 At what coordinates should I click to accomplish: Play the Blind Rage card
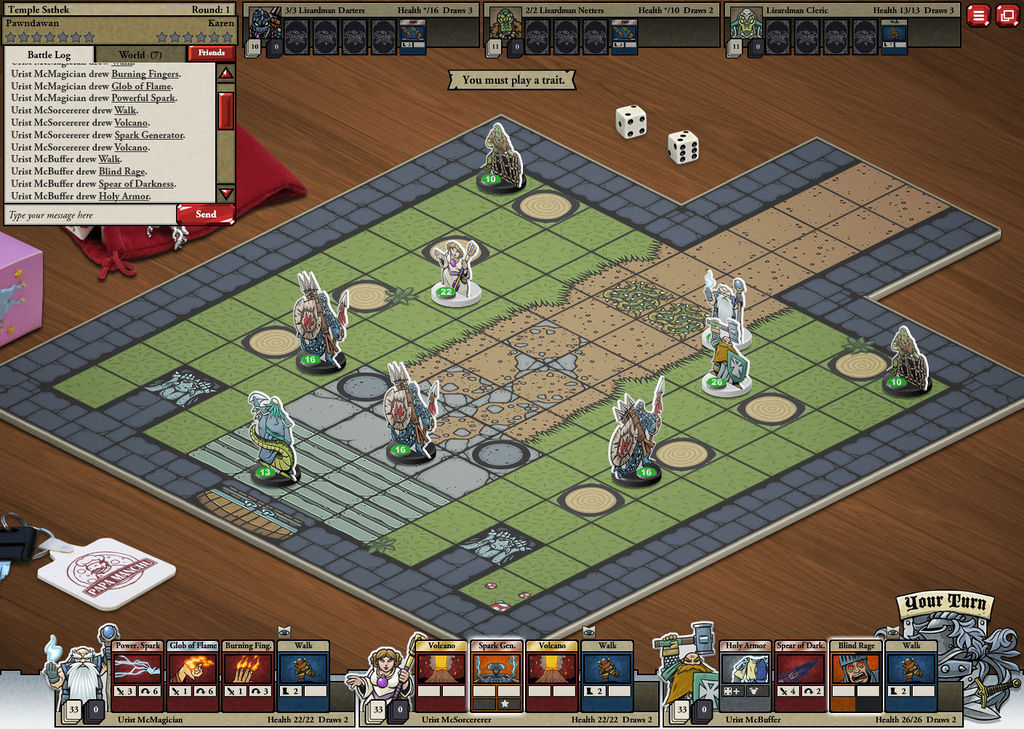856,675
